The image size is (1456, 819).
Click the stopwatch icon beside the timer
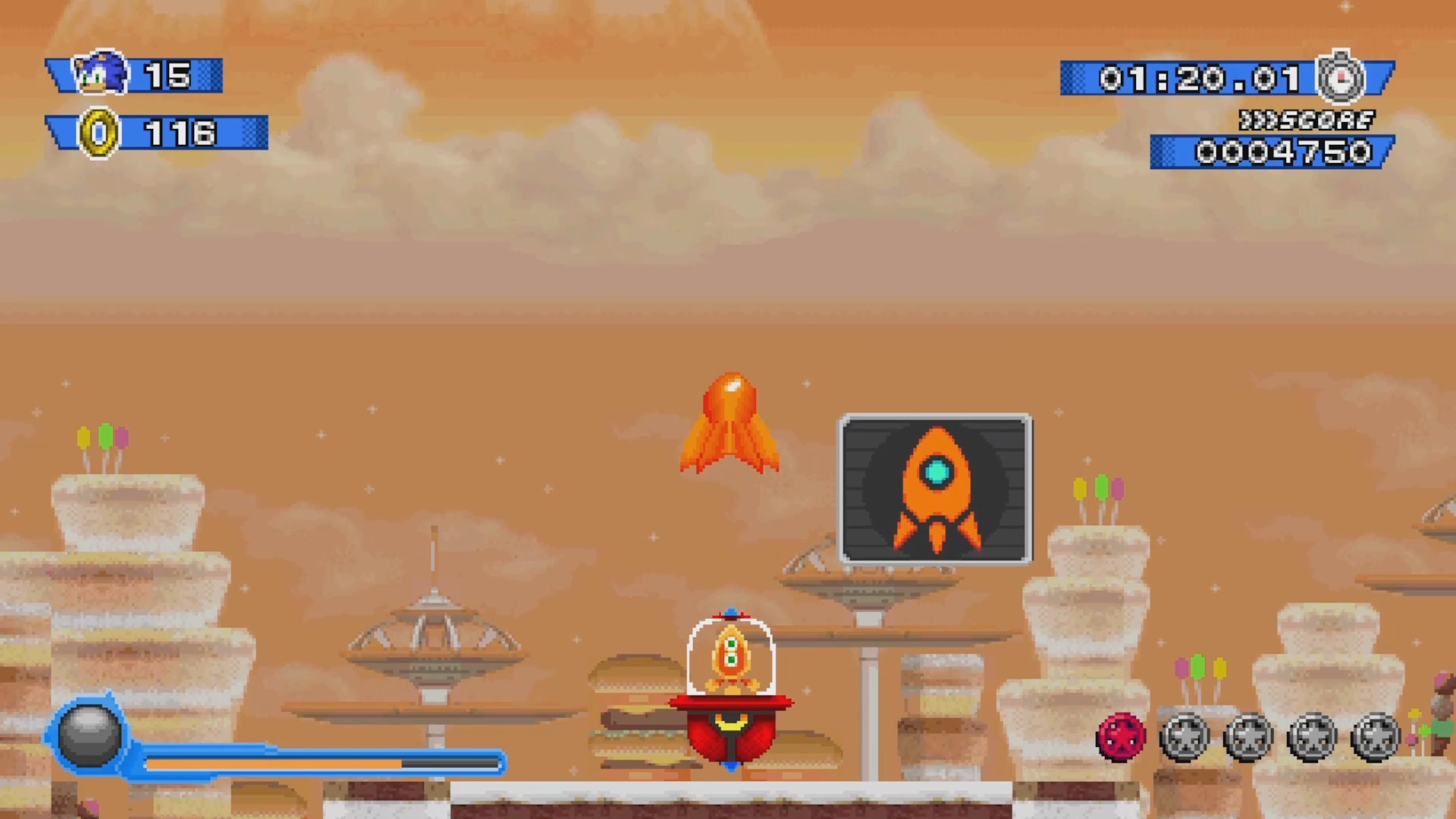[x=1340, y=77]
